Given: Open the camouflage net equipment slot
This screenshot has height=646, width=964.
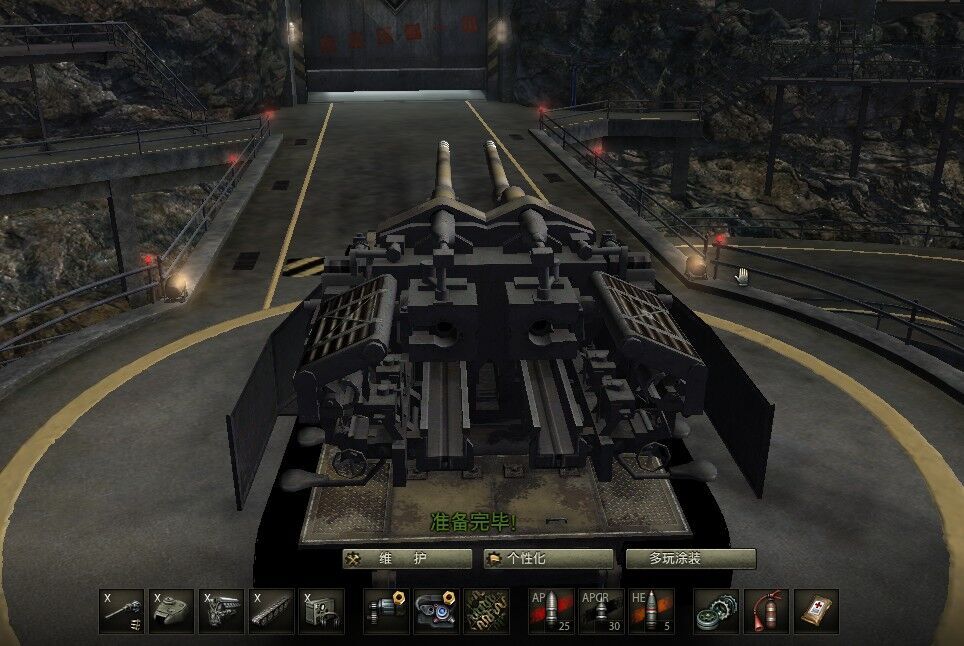Looking at the screenshot, I should tap(486, 611).
